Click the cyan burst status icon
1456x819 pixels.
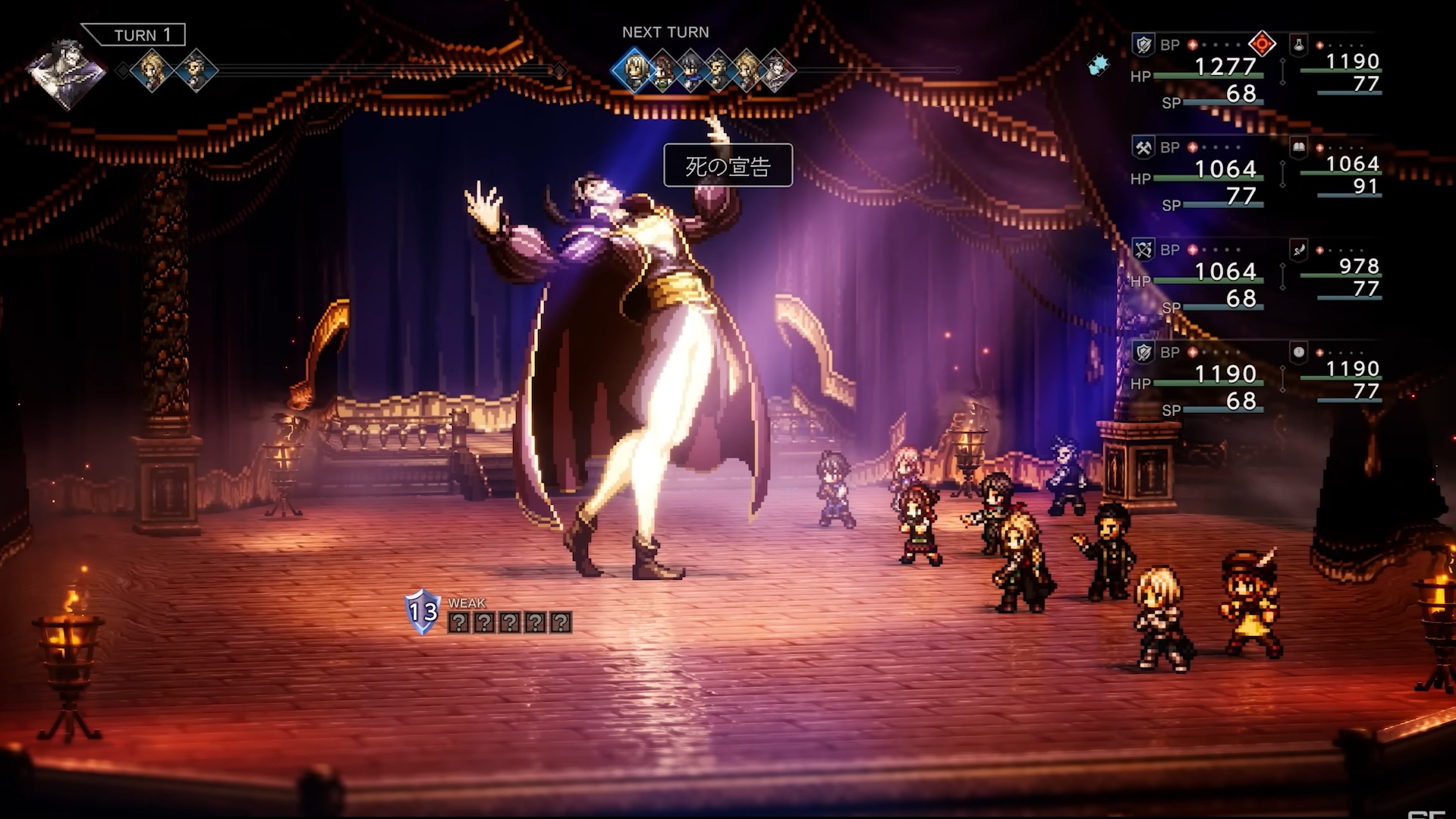(1098, 65)
